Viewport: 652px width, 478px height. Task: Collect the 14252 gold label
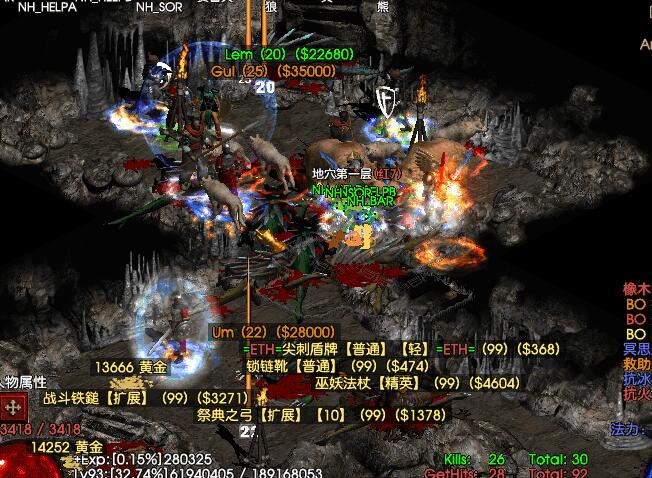click(67, 447)
